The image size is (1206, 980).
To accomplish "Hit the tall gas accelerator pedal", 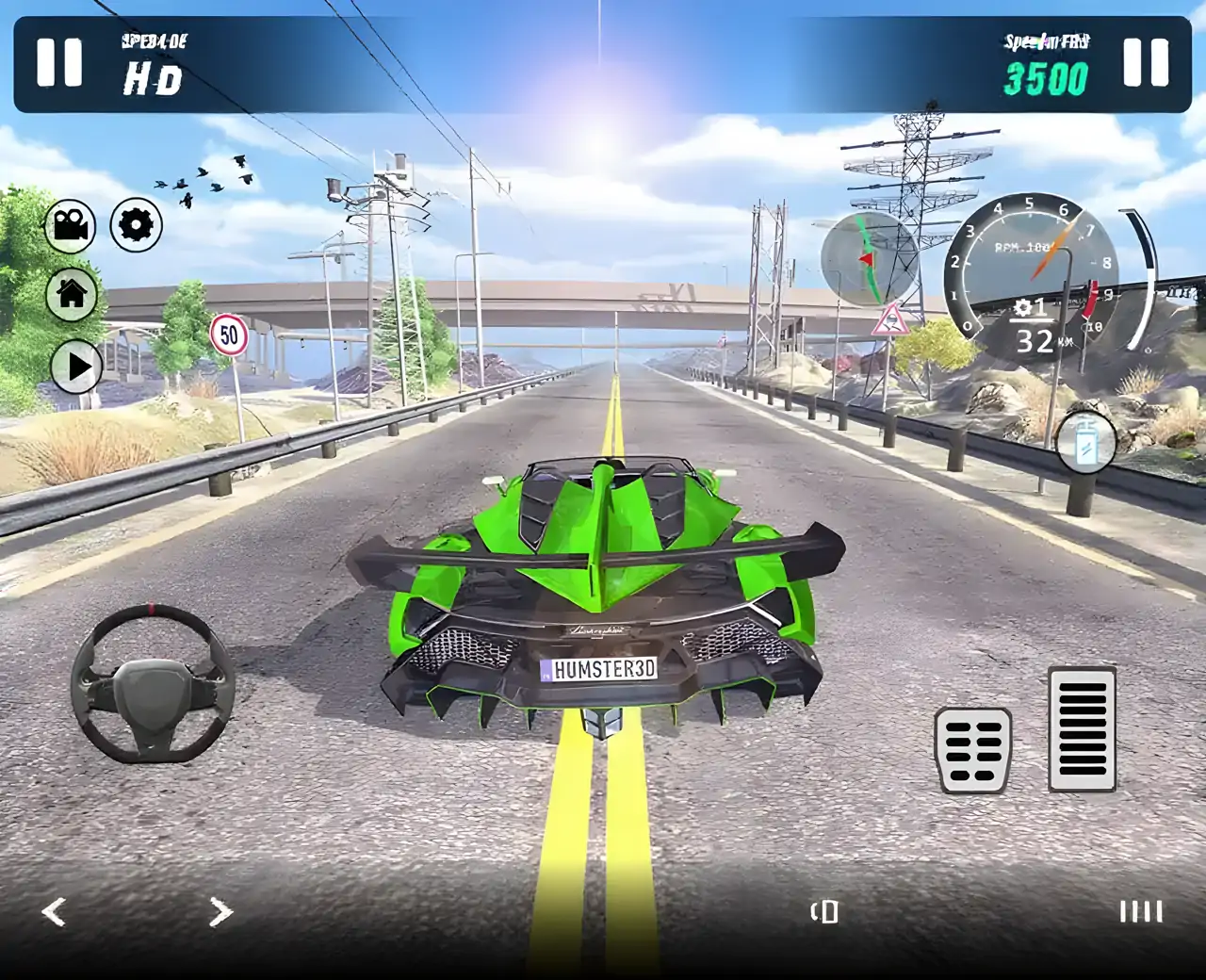I will point(1083,728).
